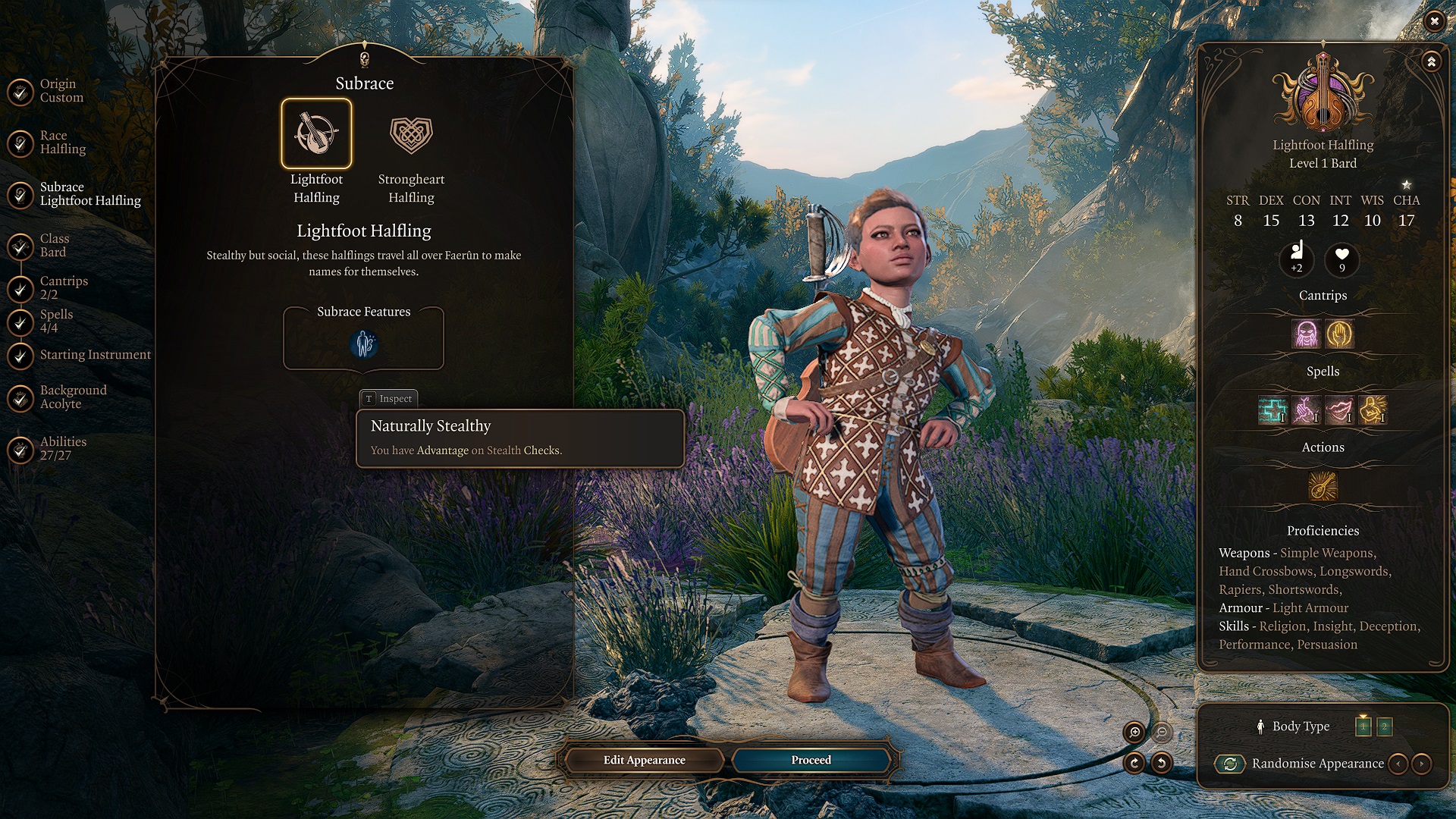Close the character creation screen
Screen dimensions: 1456x819
(x=1434, y=21)
